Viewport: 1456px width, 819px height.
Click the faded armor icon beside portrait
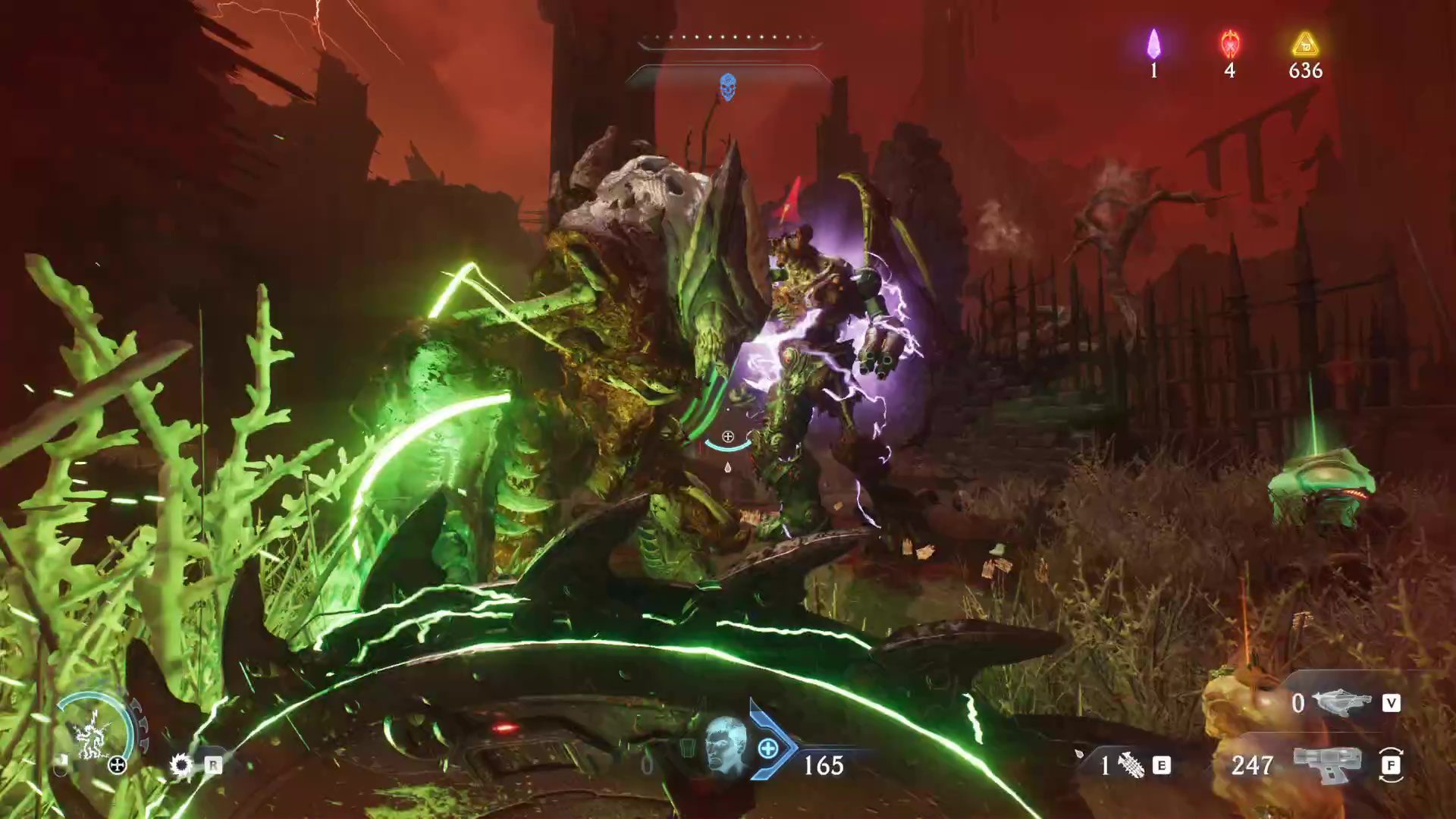[x=688, y=748]
